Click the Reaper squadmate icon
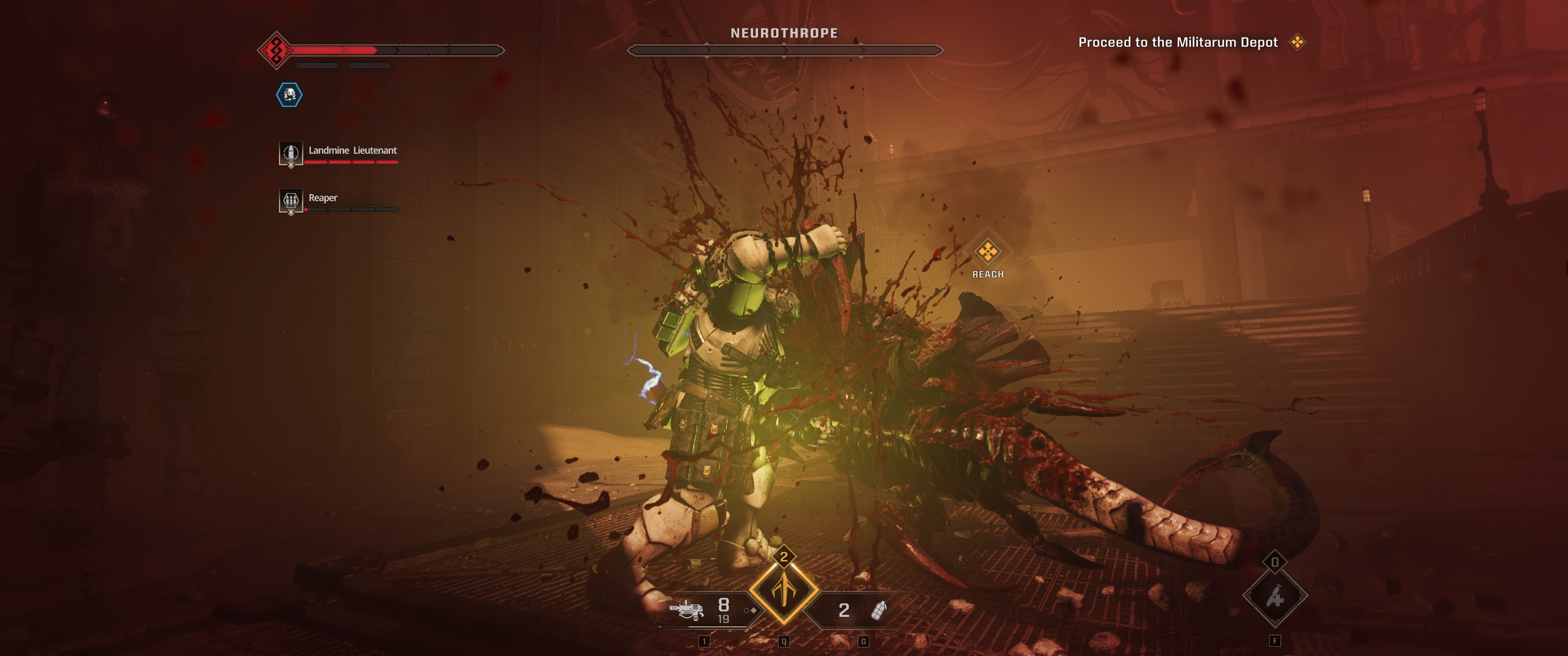Screen dimensions: 1568x656 pos(290,200)
